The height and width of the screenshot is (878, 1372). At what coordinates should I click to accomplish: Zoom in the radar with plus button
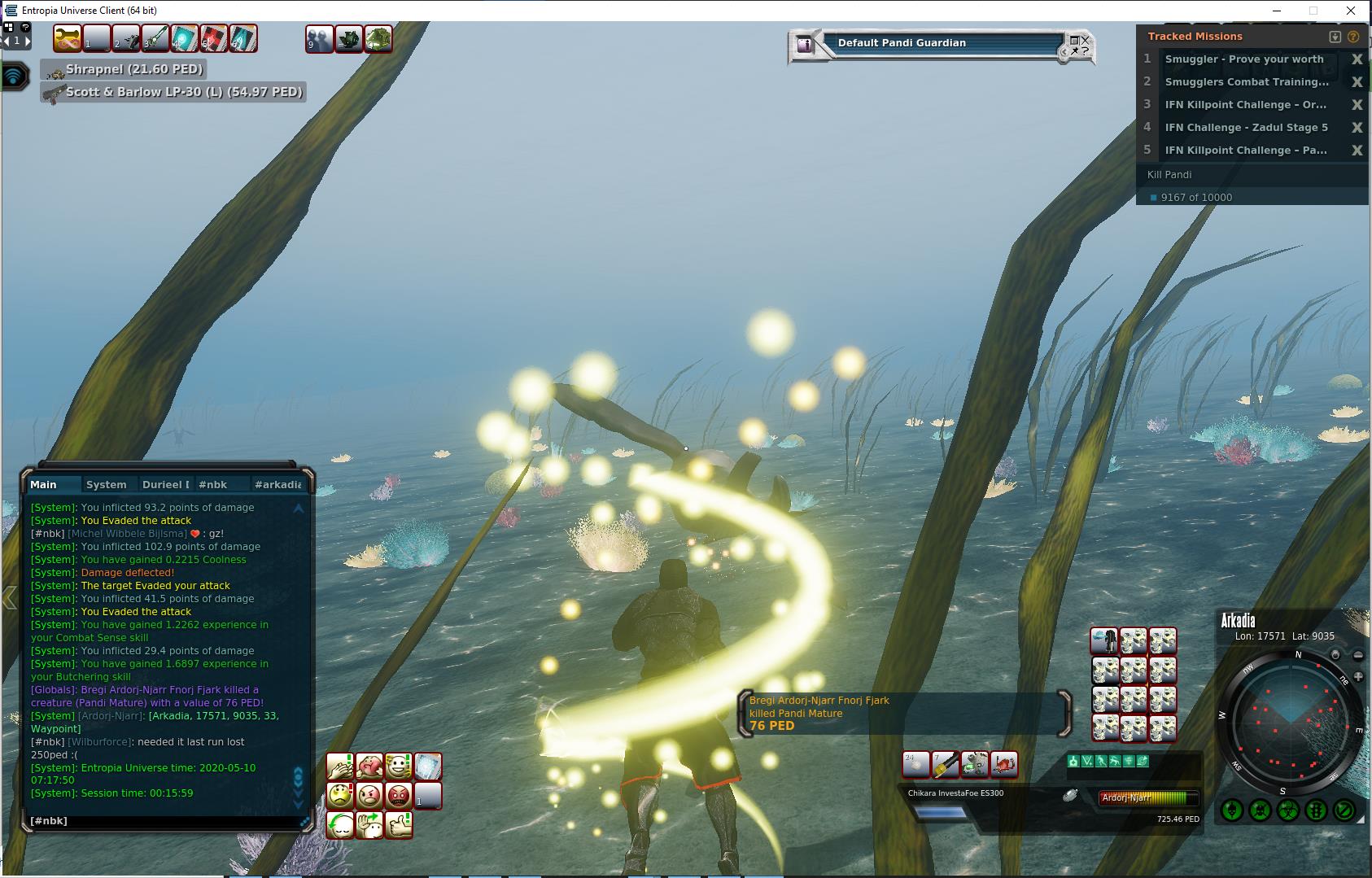(x=1358, y=677)
